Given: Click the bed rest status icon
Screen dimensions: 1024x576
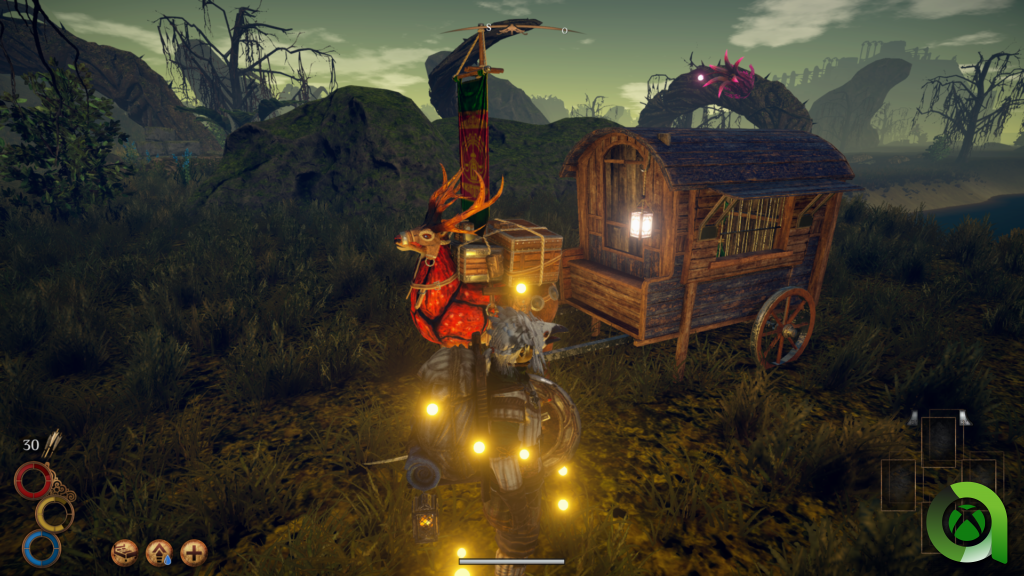Looking at the screenshot, I should tap(125, 552).
